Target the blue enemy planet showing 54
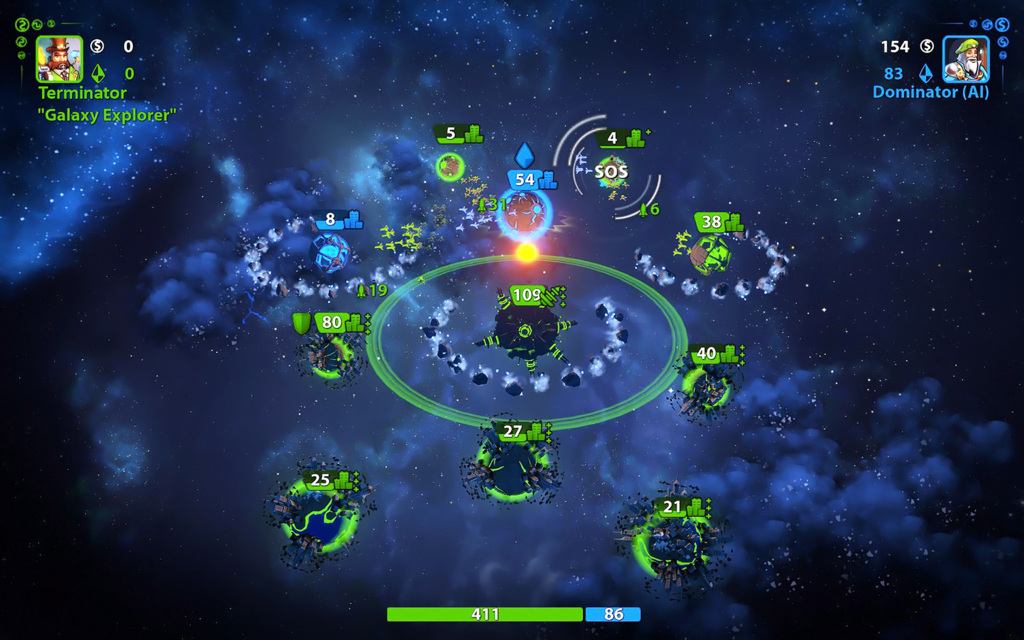 524,211
